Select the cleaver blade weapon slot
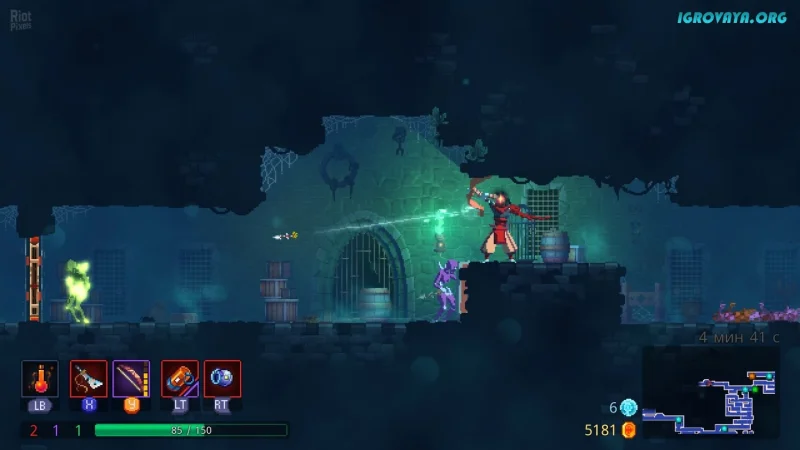The image size is (800, 450). coord(88,379)
